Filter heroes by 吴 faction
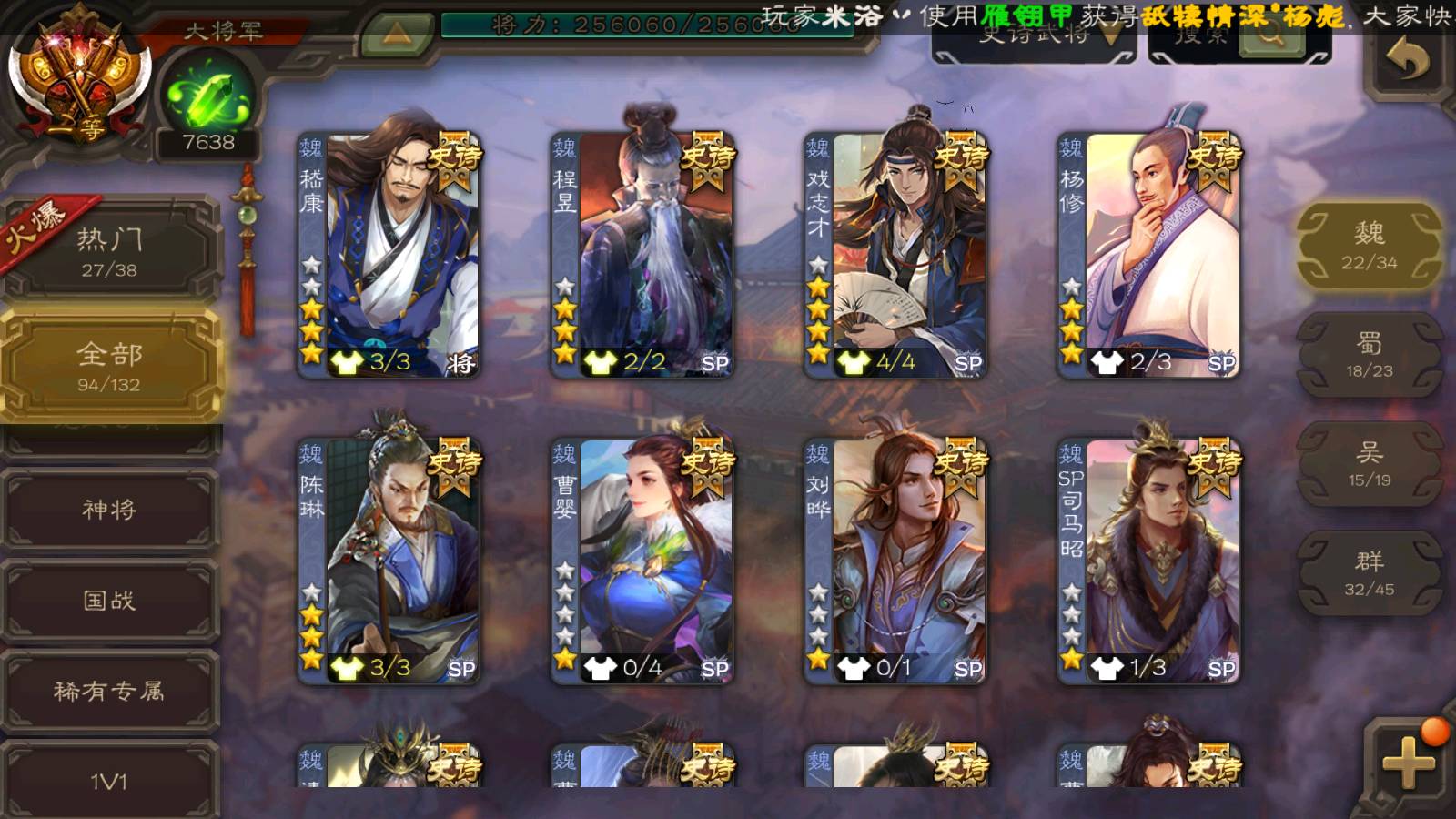Viewport: 1456px width, 819px height. (x=1369, y=464)
